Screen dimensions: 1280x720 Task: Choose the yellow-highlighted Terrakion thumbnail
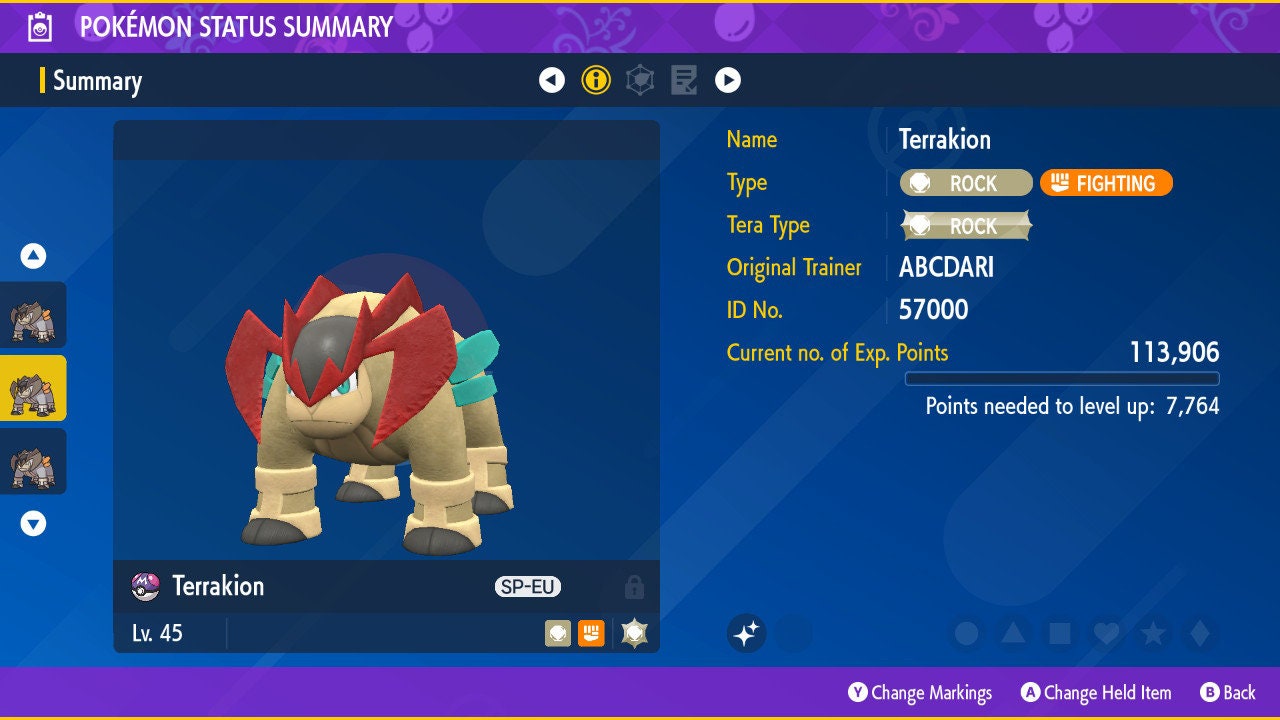point(33,388)
